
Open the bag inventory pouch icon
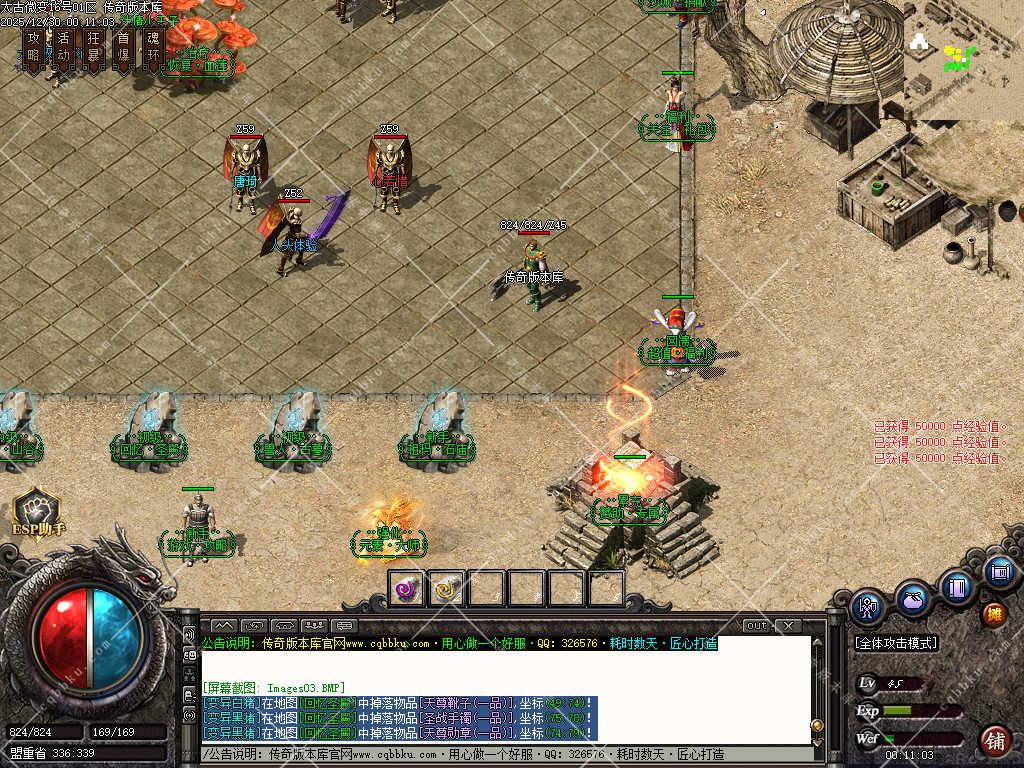pyautogui.click(x=912, y=598)
